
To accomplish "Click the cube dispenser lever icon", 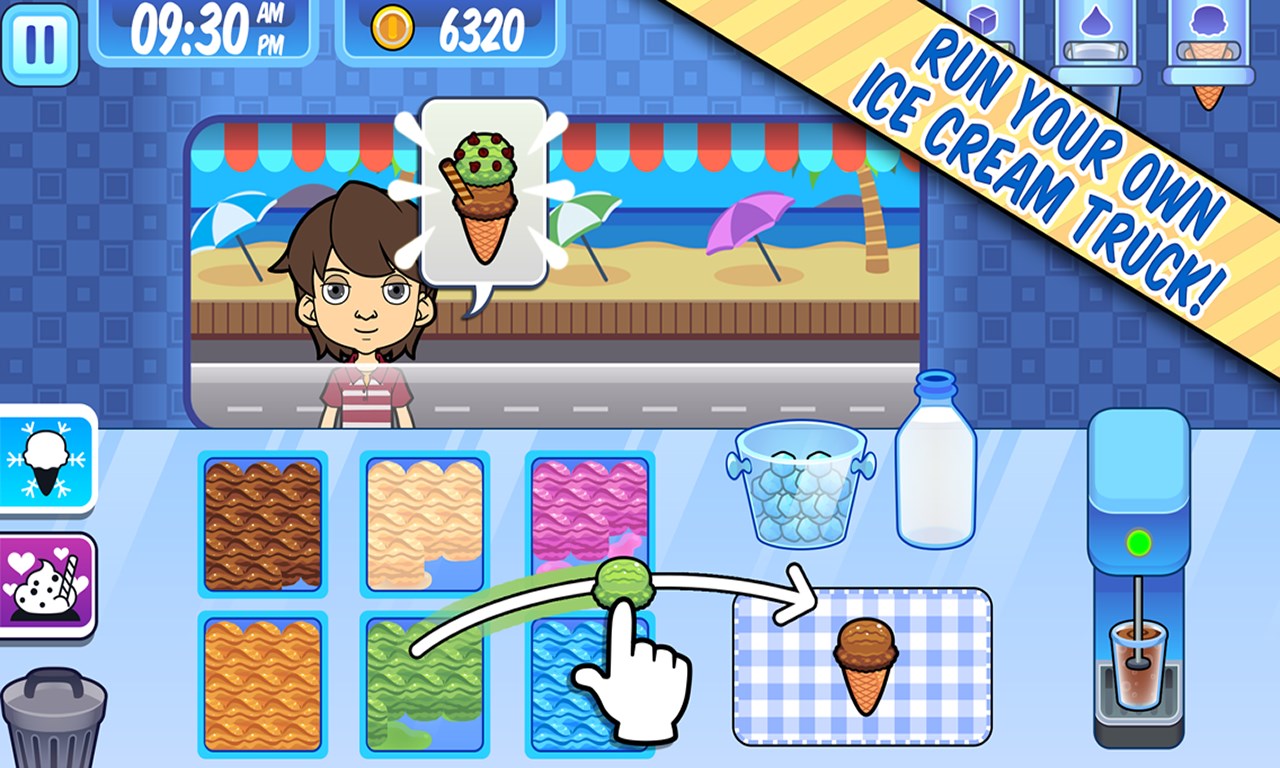I will click(x=985, y=20).
